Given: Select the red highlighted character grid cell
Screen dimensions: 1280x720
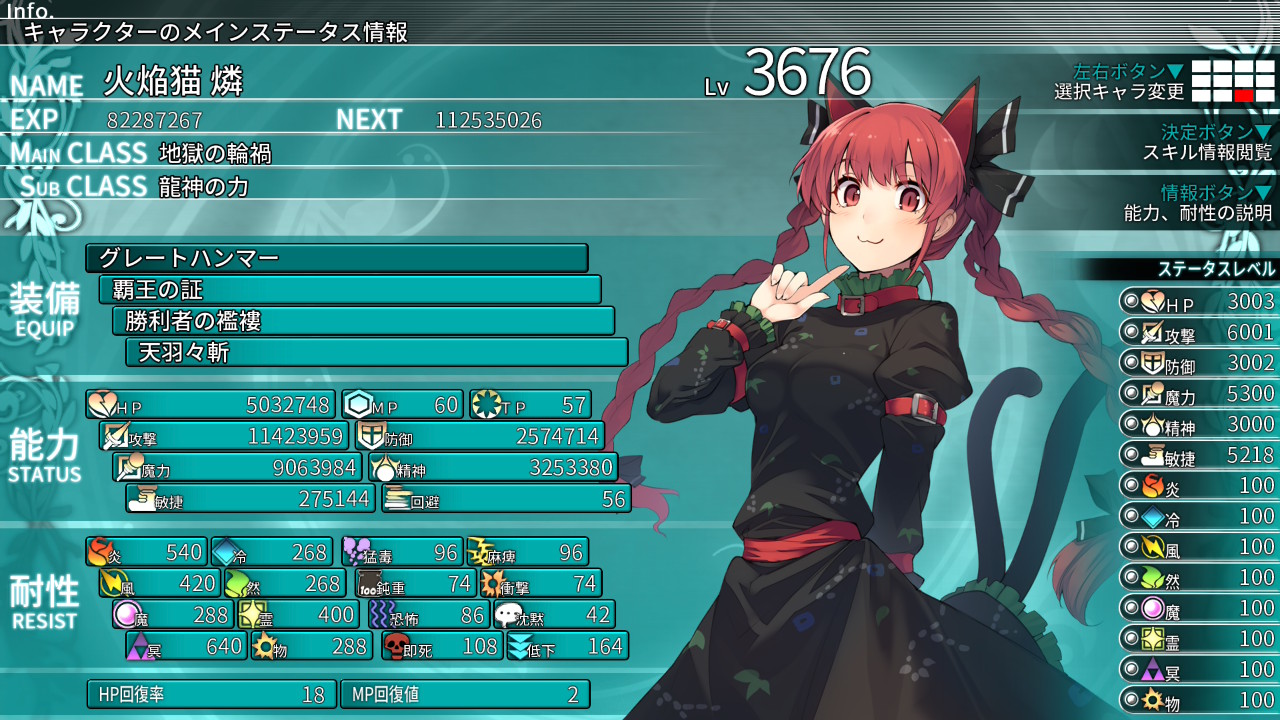Looking at the screenshot, I should pos(1244,95).
